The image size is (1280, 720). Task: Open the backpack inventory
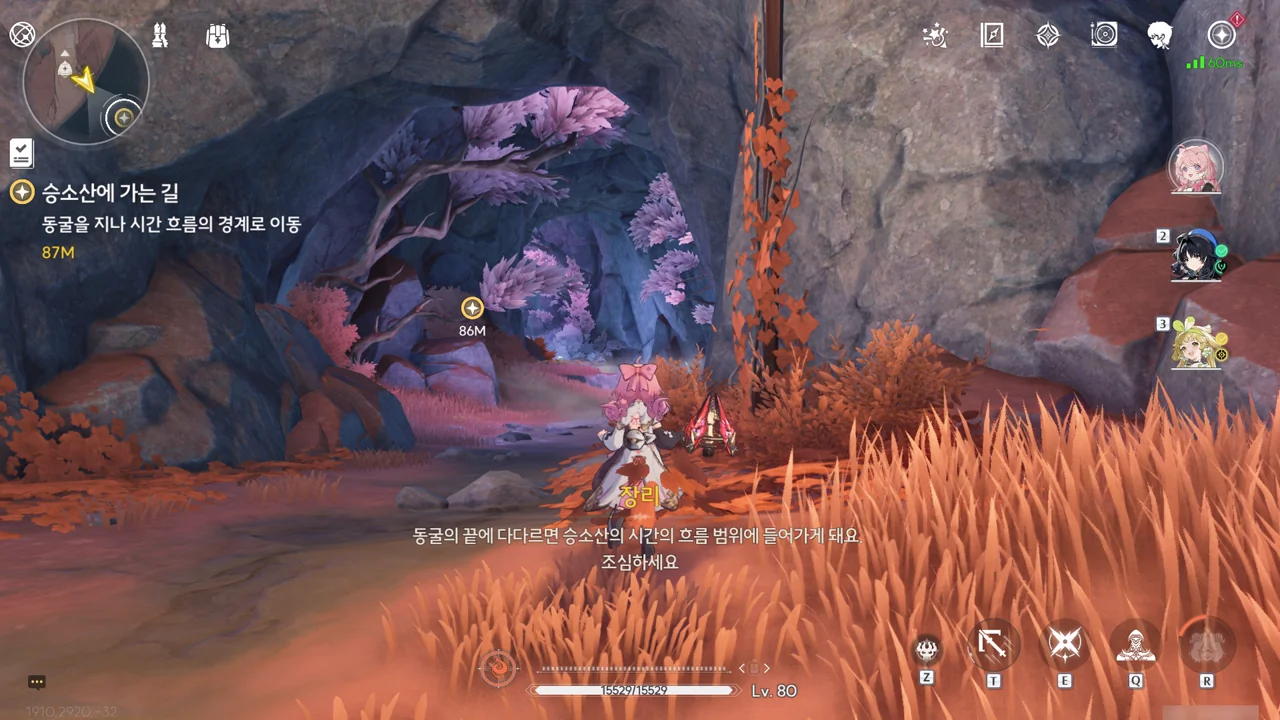tap(217, 36)
